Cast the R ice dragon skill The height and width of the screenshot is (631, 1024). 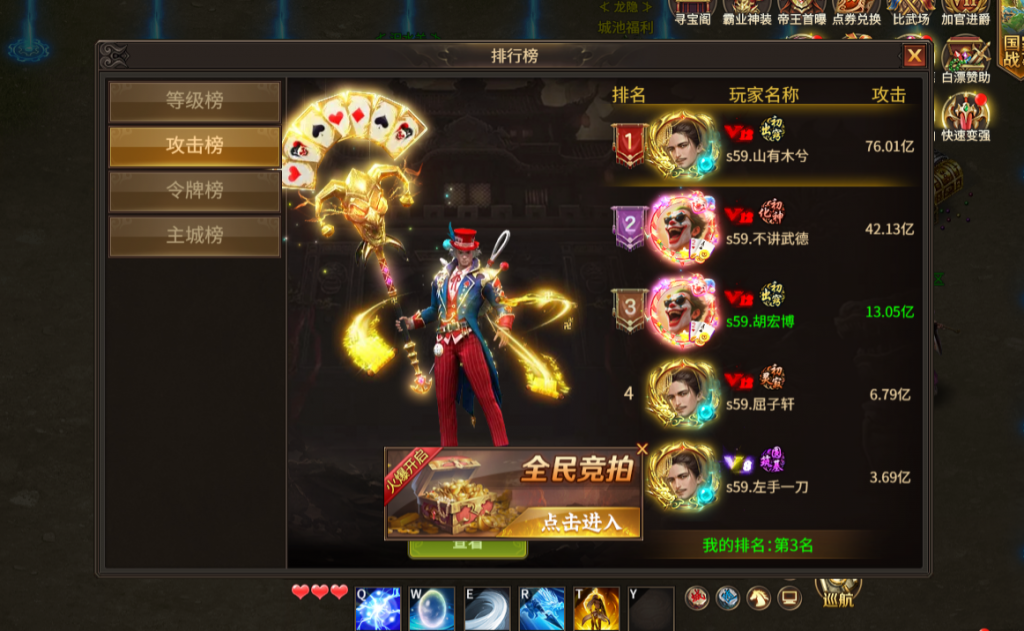click(542, 608)
